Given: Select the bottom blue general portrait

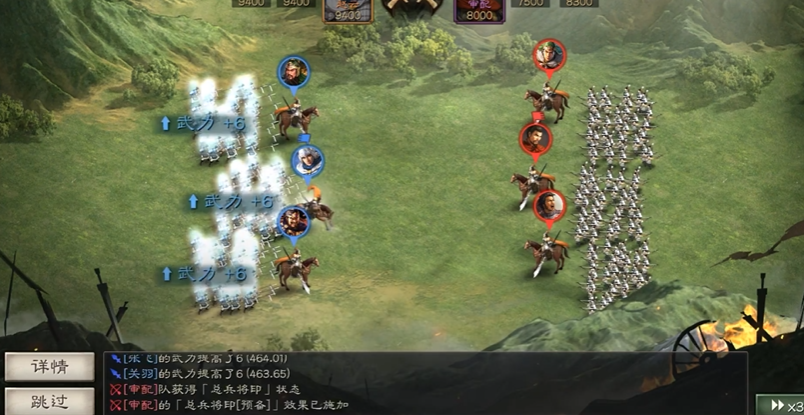Looking at the screenshot, I should click(292, 220).
